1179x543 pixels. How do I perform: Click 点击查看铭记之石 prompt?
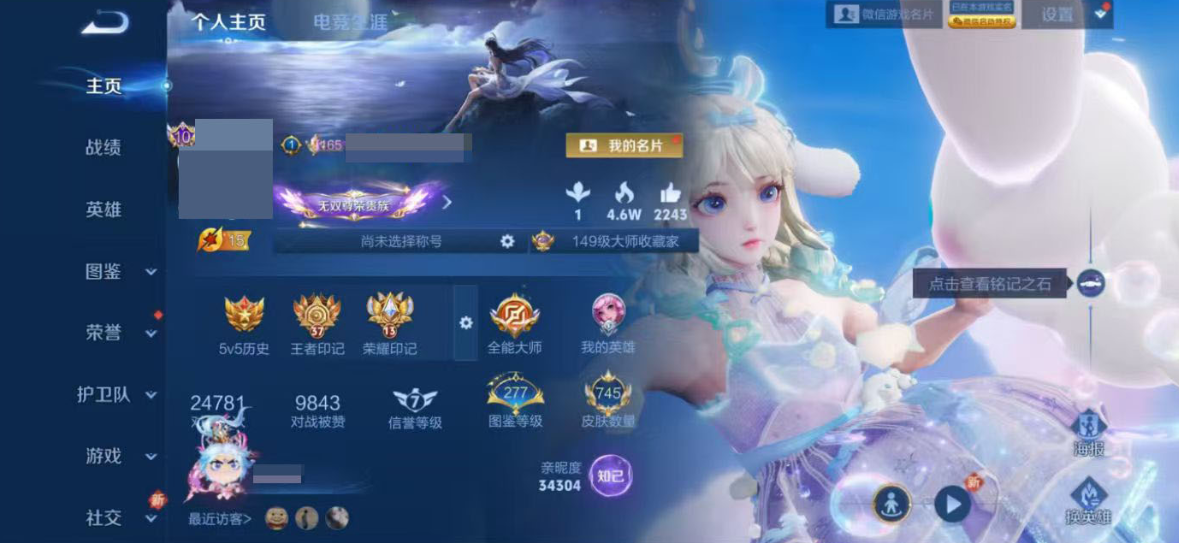(990, 284)
